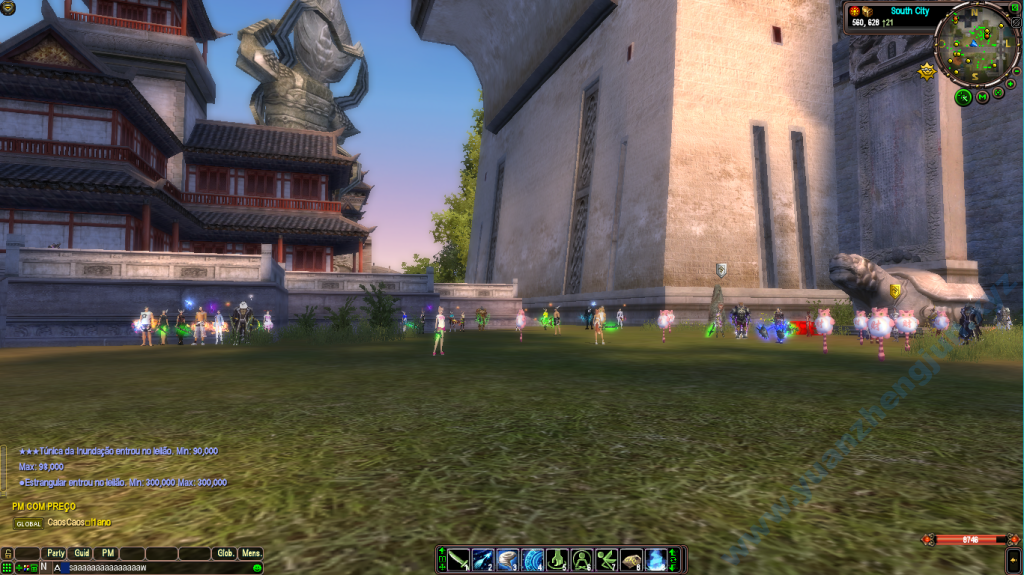Open the Guild chat tab
This screenshot has width=1024, height=575.
(82, 553)
